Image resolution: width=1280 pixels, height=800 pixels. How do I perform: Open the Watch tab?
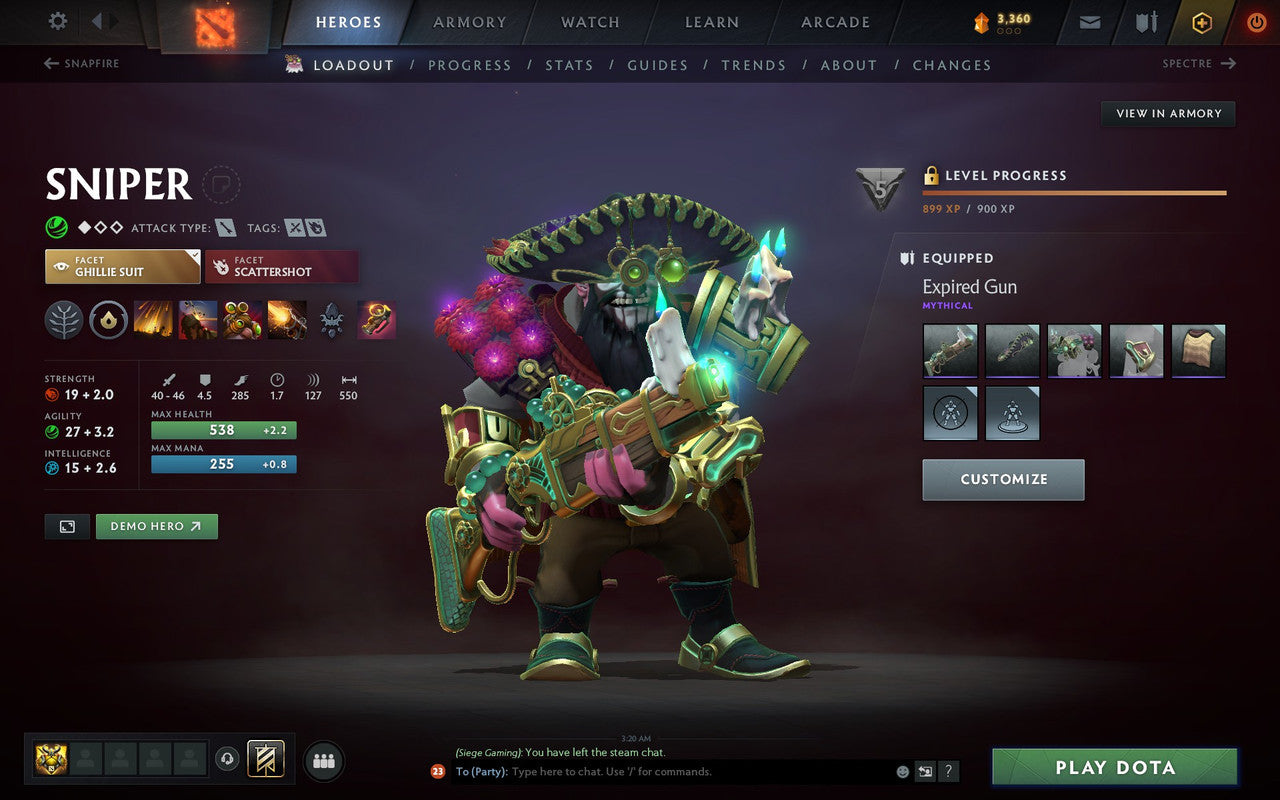click(x=589, y=22)
